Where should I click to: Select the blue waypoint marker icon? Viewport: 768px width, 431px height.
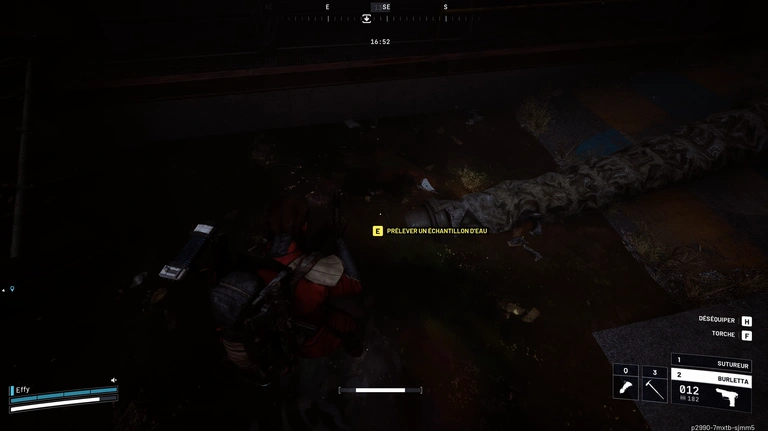coord(12,289)
